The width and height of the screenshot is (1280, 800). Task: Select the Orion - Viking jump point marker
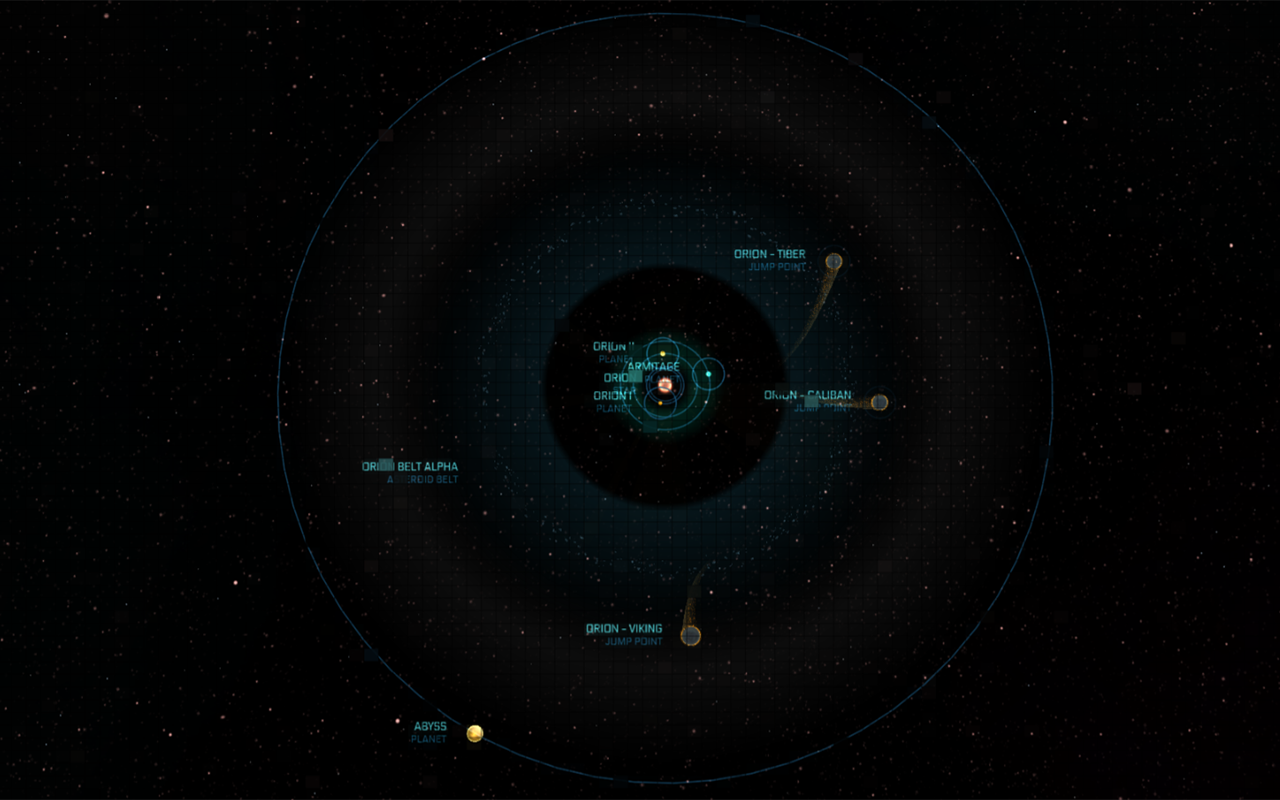(690, 635)
